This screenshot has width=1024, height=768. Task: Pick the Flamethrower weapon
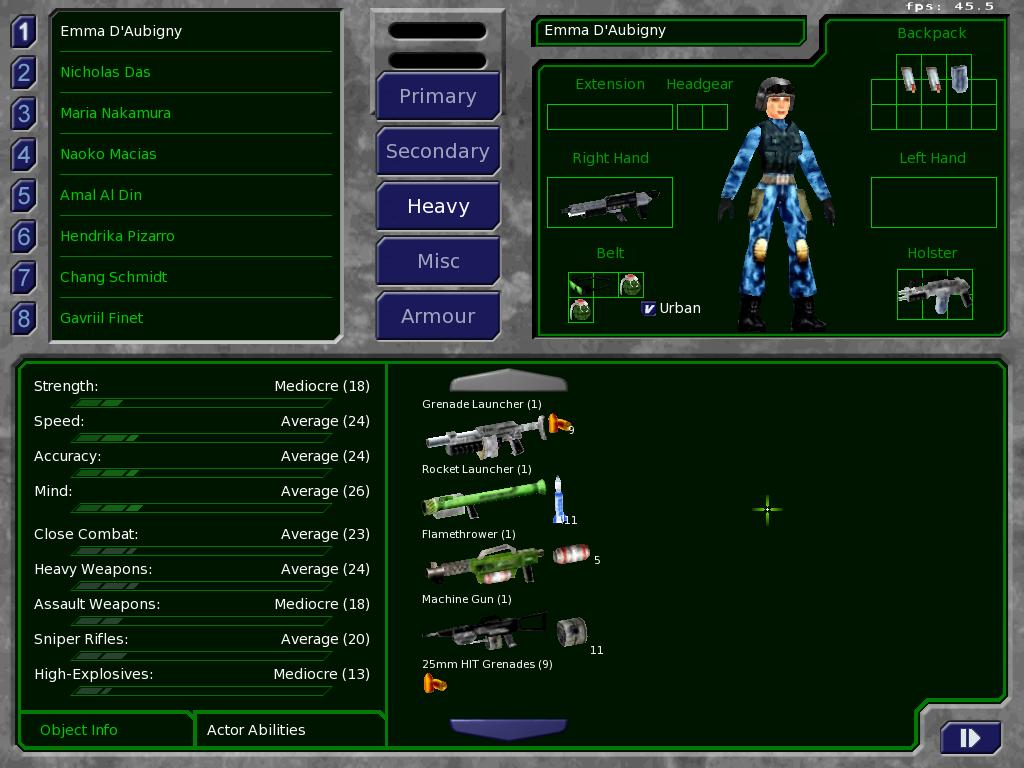(485, 565)
